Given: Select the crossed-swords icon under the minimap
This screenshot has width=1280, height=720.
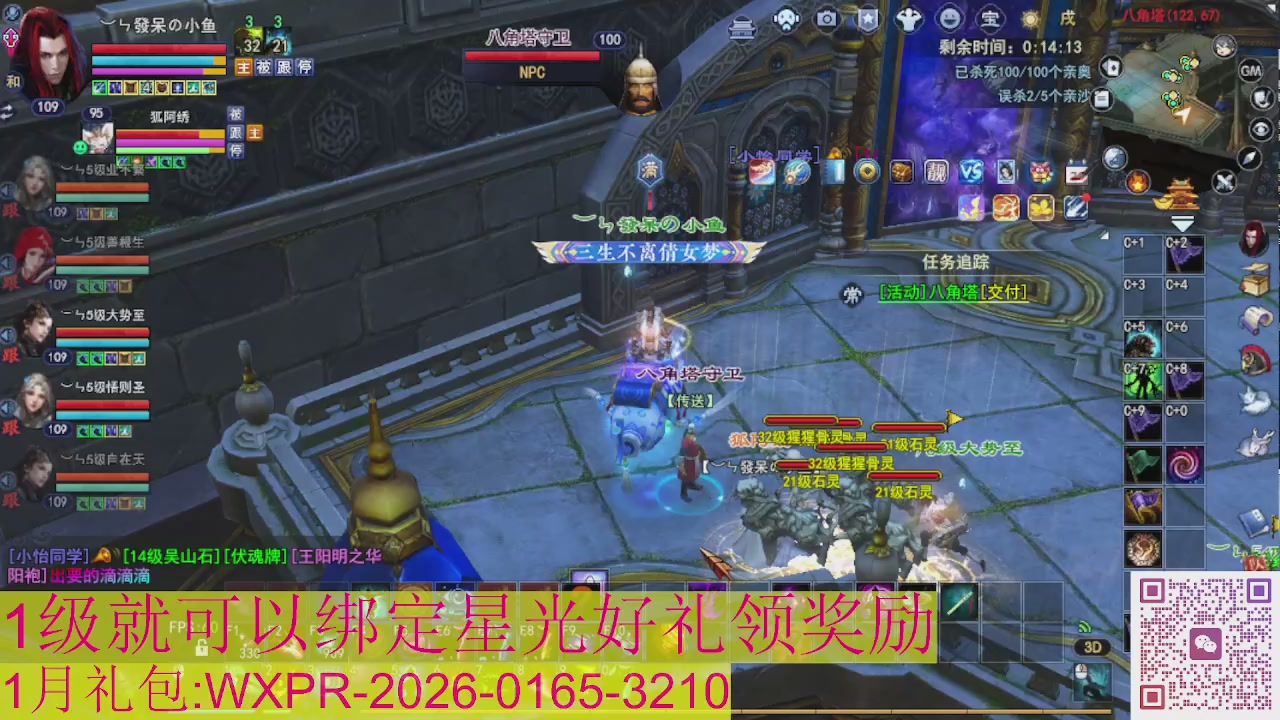Looking at the screenshot, I should [x=1224, y=180].
